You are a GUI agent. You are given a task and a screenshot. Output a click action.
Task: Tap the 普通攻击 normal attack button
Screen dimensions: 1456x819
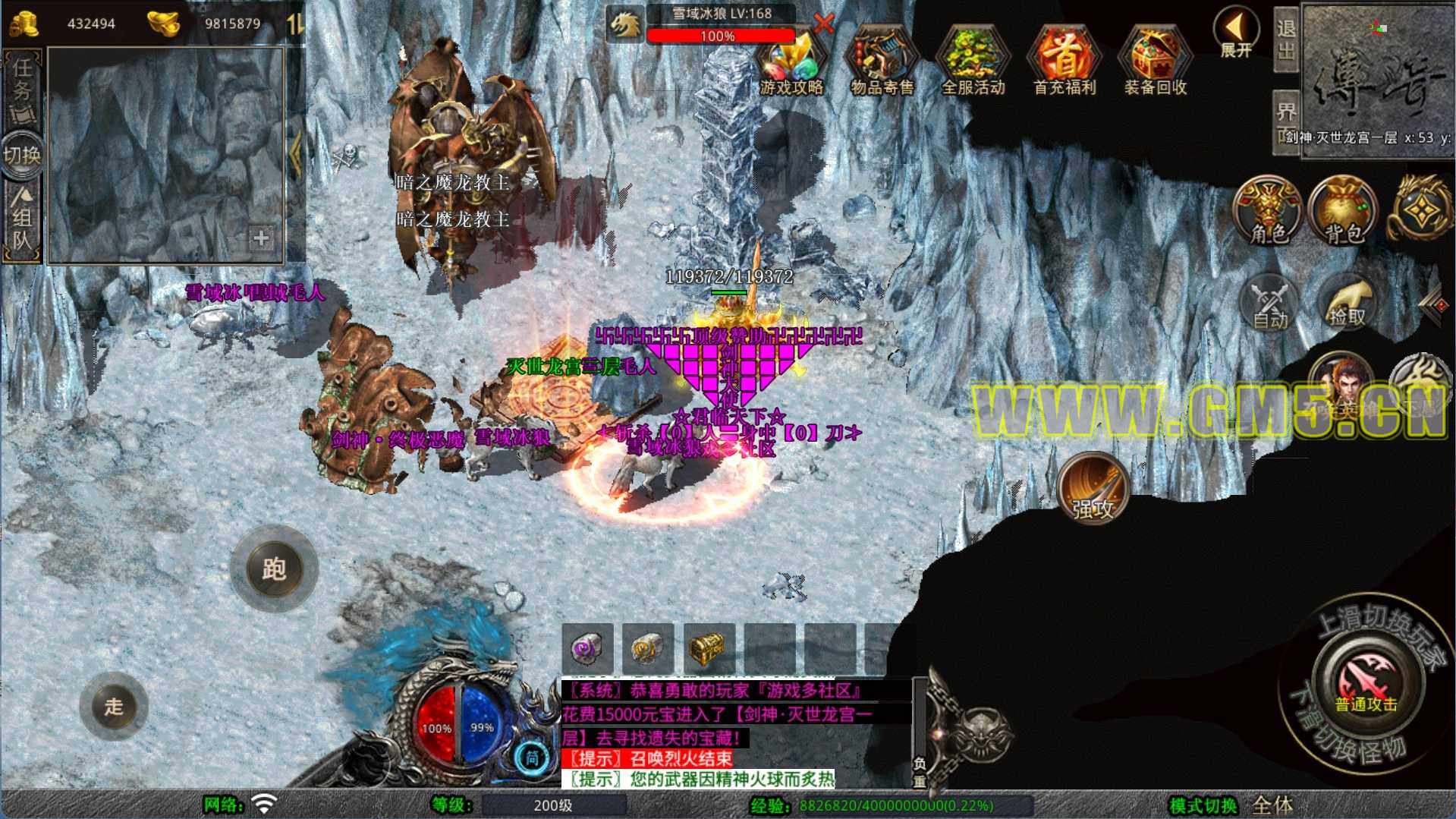tap(1366, 682)
